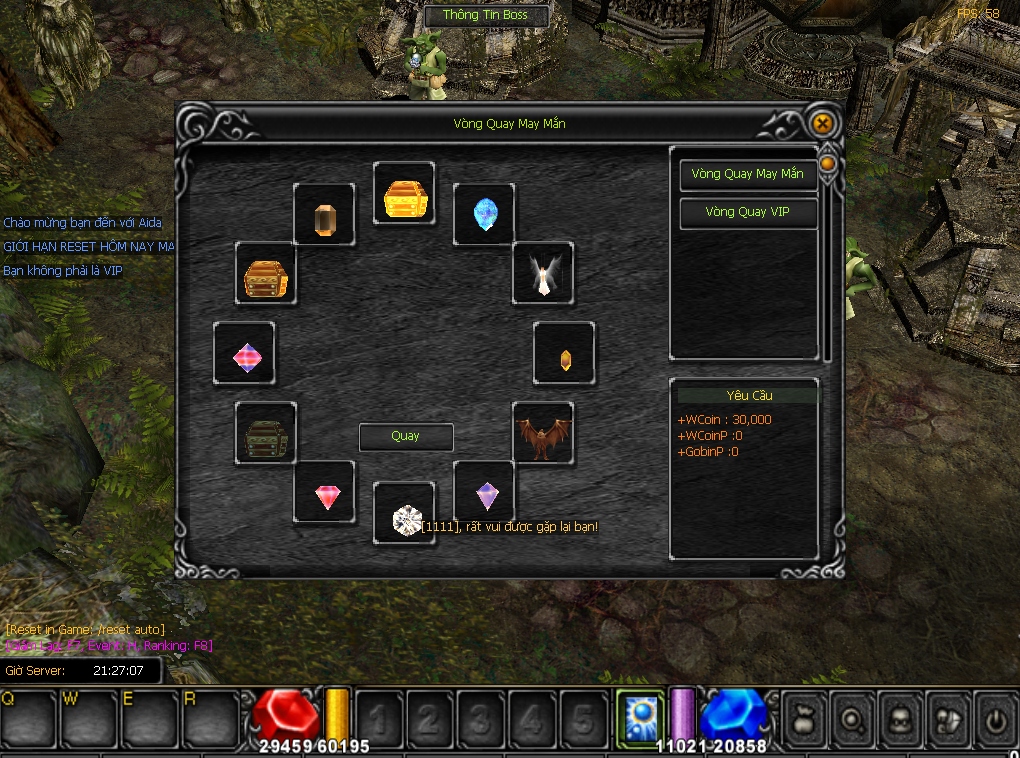Click the dark green chest prize

pyautogui.click(x=266, y=433)
